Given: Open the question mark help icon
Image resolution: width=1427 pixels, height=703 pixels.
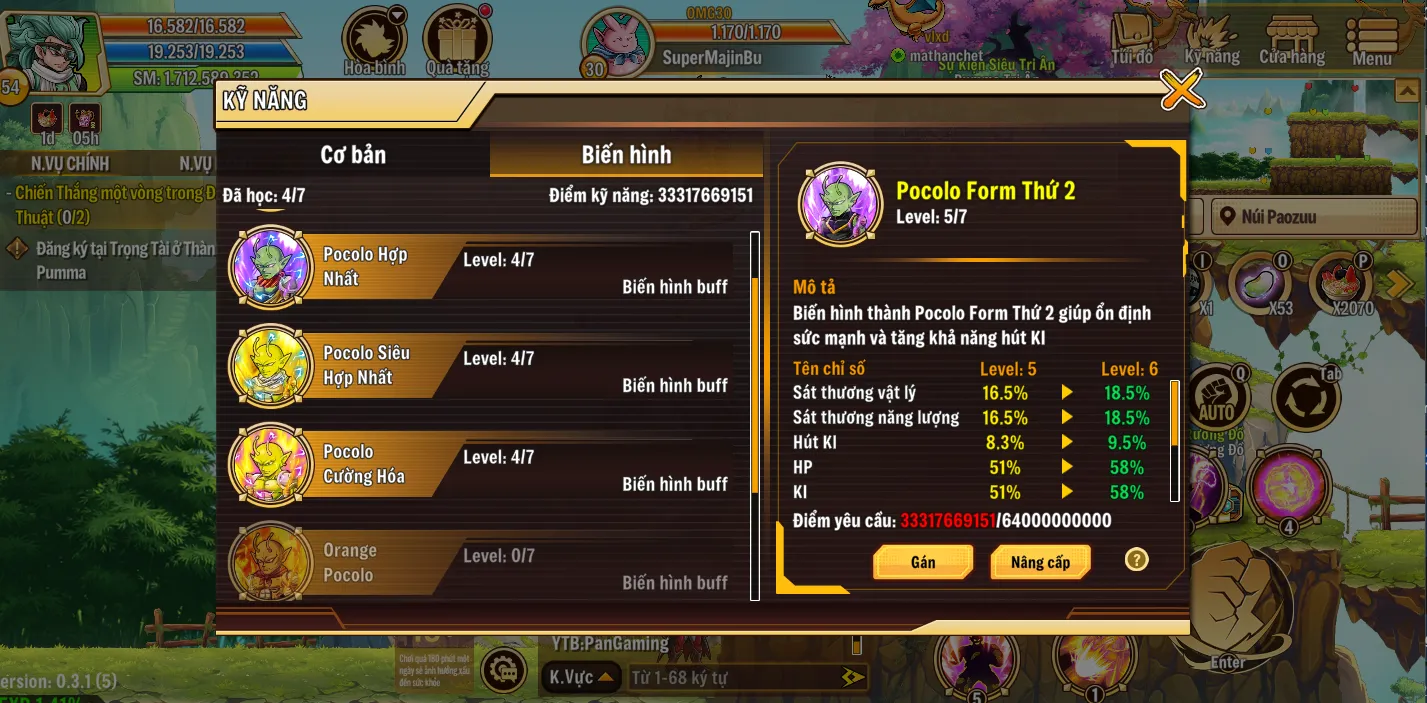Looking at the screenshot, I should (x=1136, y=560).
